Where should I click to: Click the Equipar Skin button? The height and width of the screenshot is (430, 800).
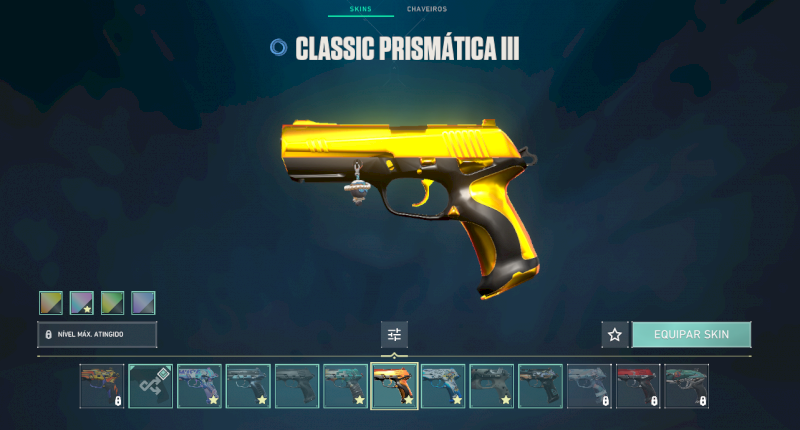691,334
